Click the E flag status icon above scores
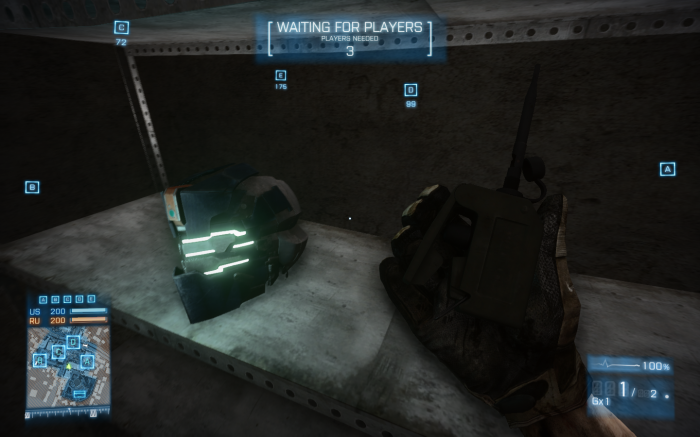The image size is (700, 437). point(91,299)
